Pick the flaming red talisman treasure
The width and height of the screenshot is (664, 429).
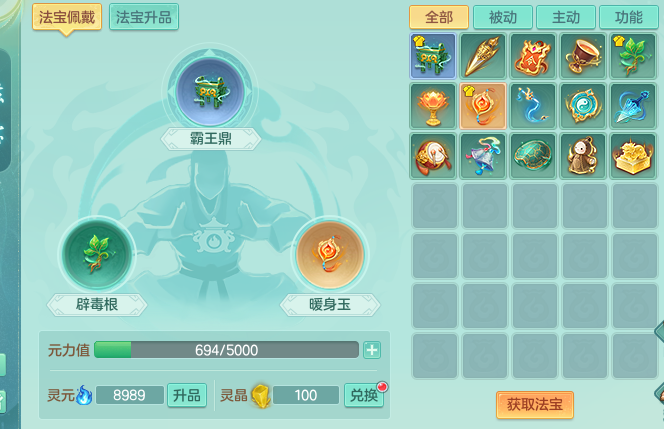tap(535, 56)
